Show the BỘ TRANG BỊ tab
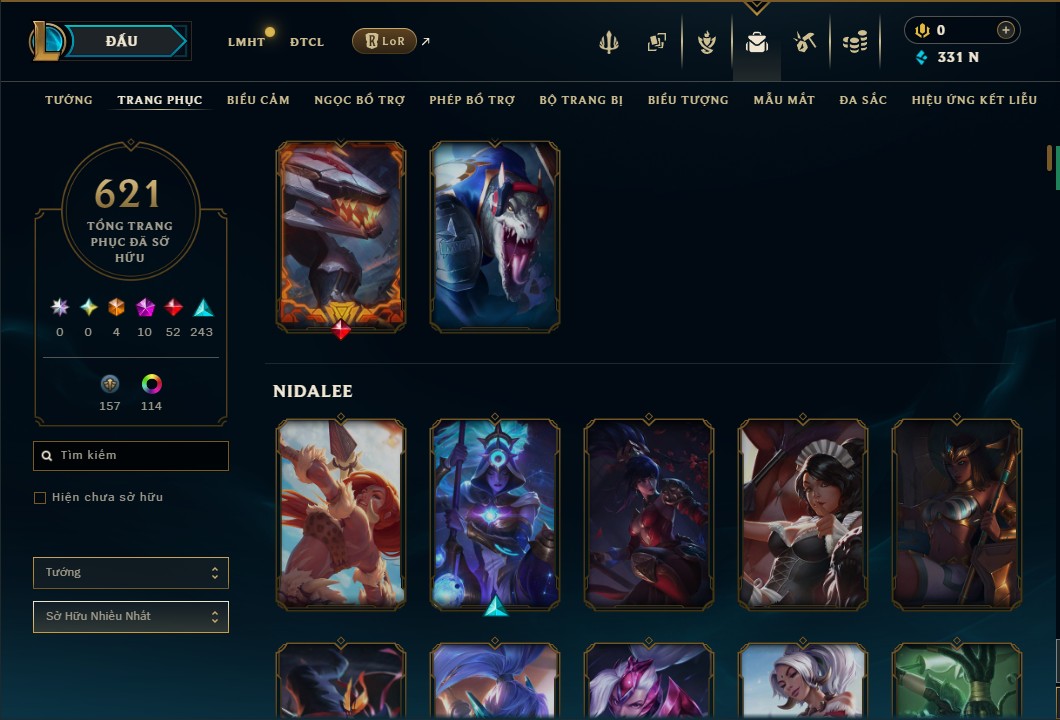The height and width of the screenshot is (720, 1060). coord(581,100)
